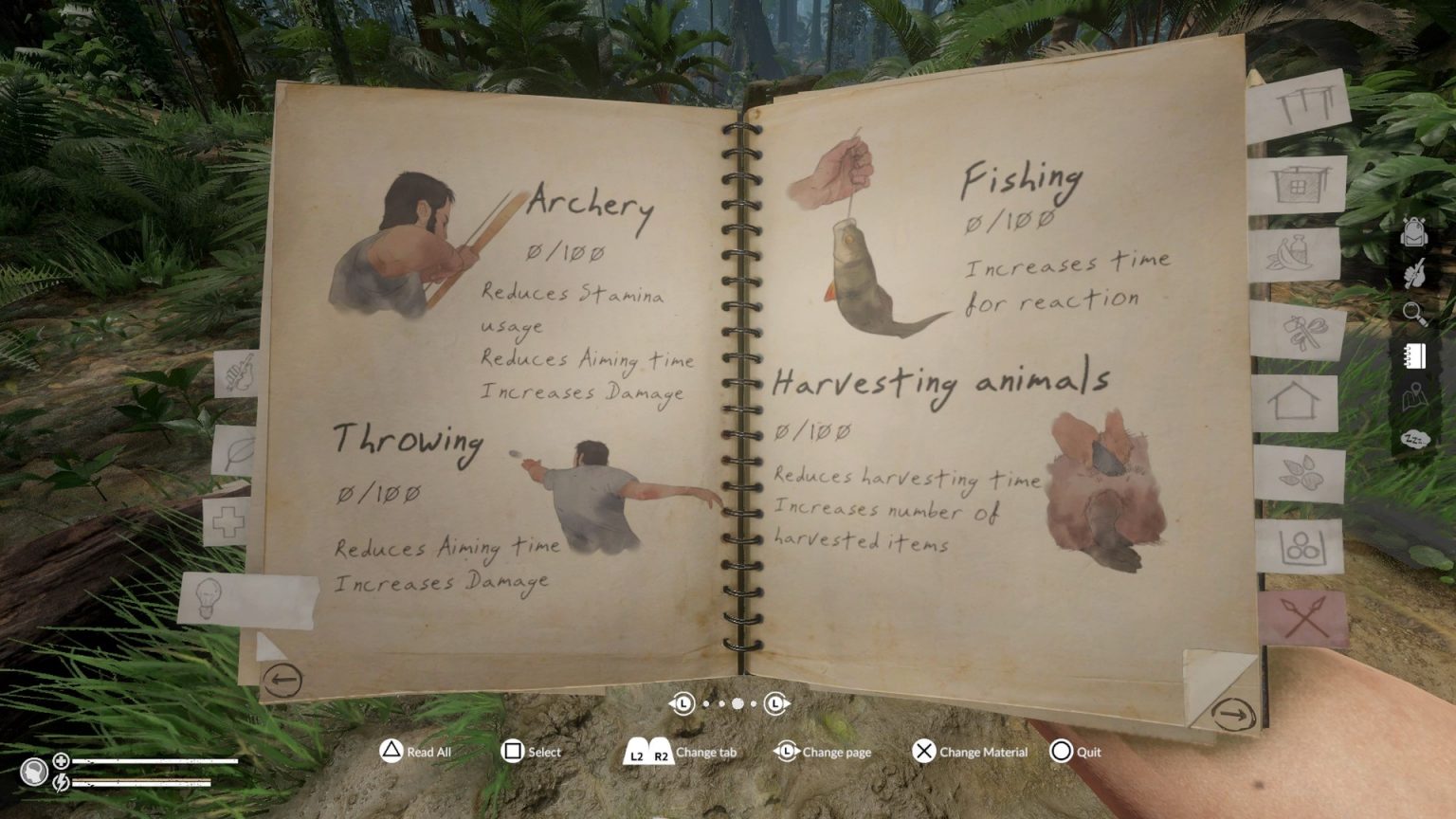Choose the magnifying glass inspect icon
Viewport: 1456px width, 819px height.
(1414, 313)
